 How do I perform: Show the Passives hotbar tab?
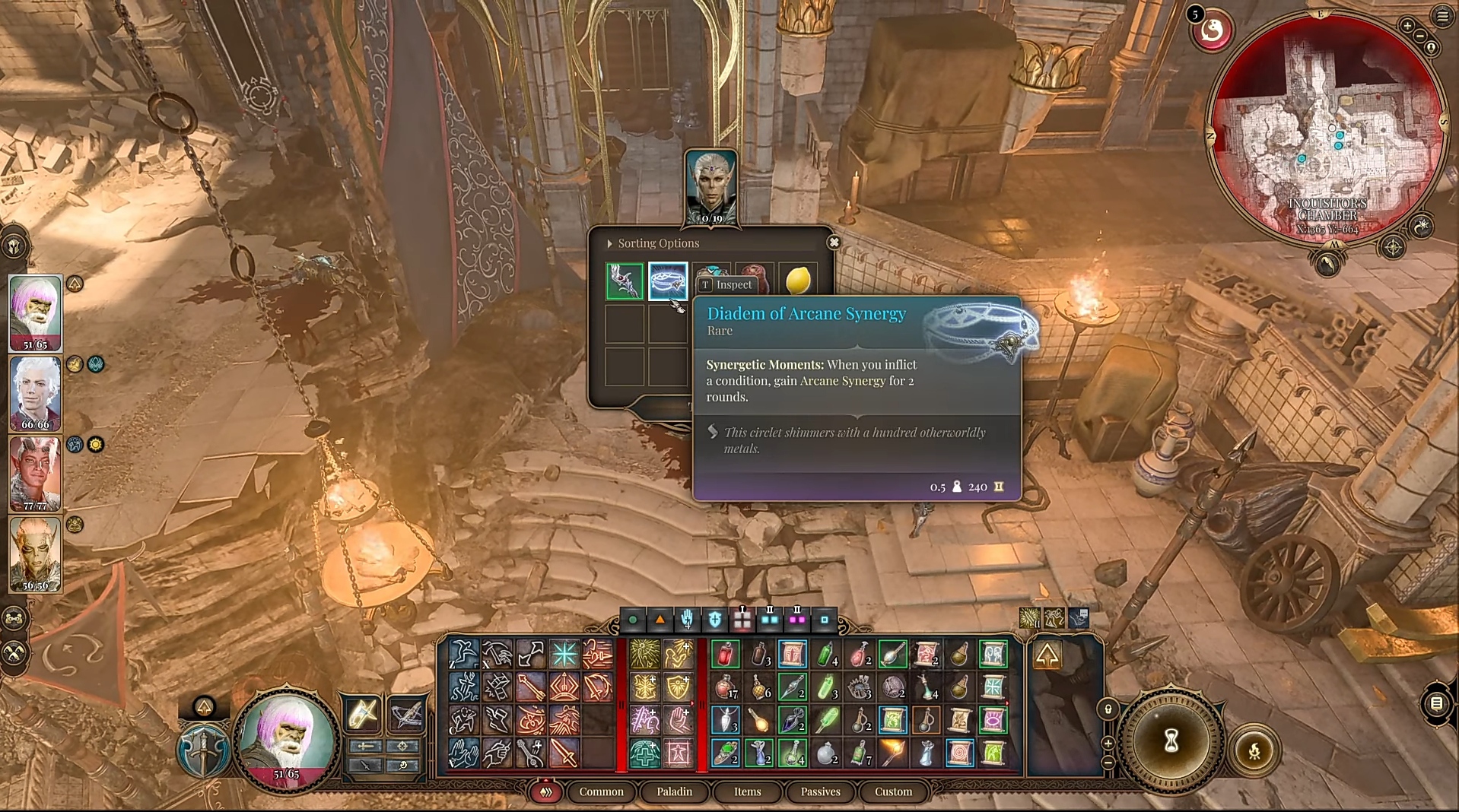820,791
